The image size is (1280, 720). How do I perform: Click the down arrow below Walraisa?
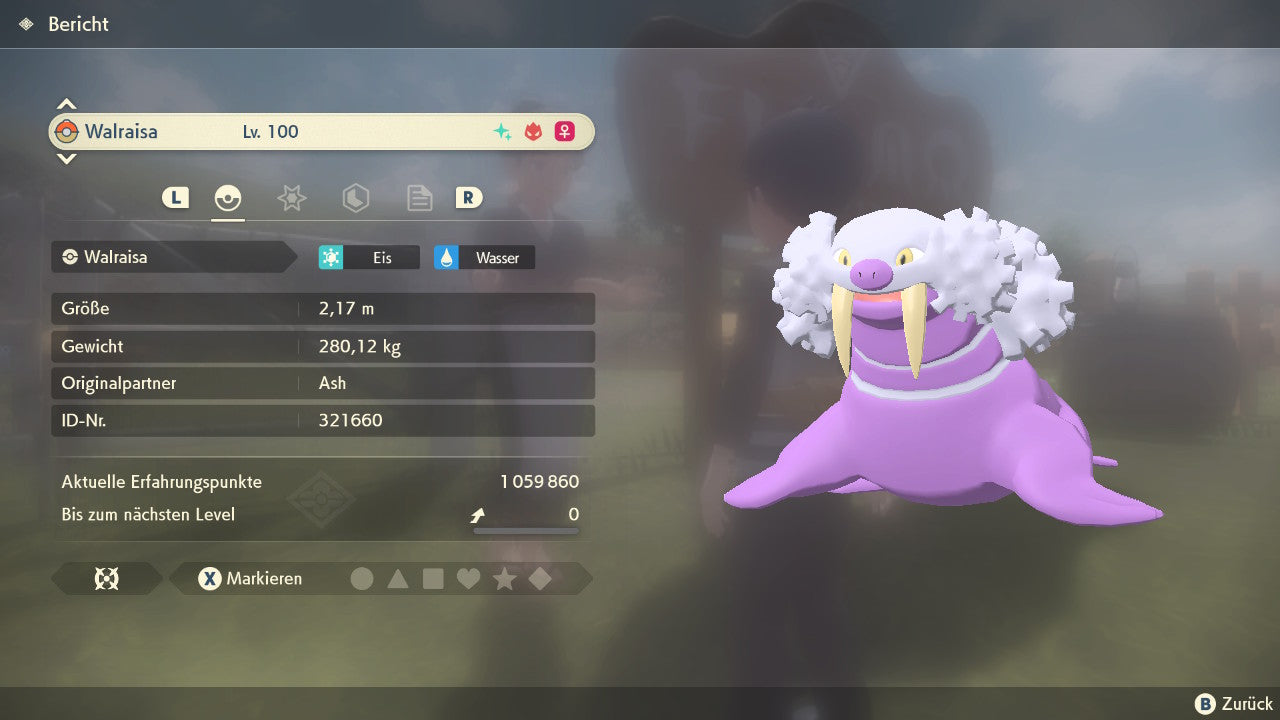(66, 158)
